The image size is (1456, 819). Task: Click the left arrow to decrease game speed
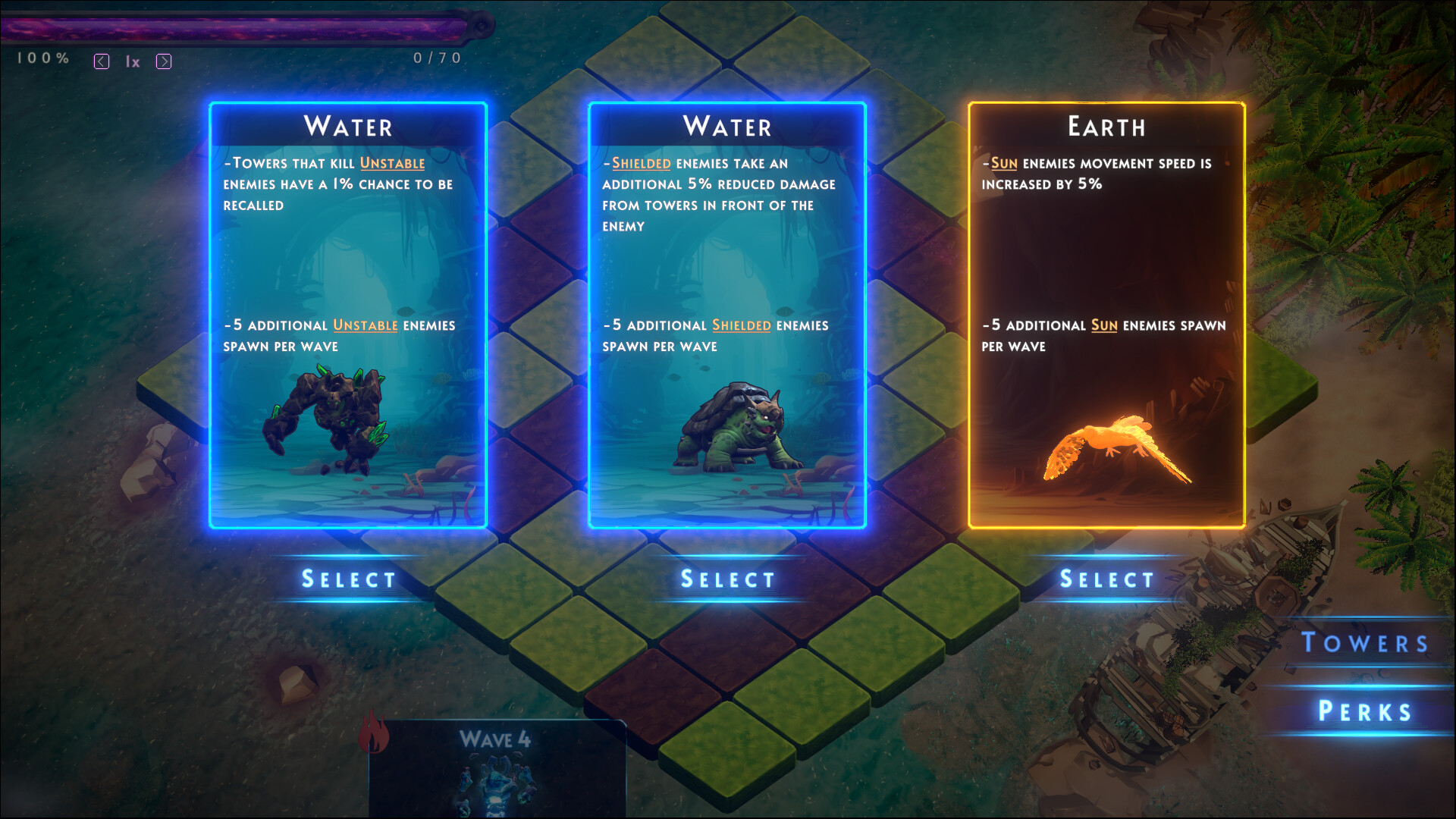tap(101, 61)
